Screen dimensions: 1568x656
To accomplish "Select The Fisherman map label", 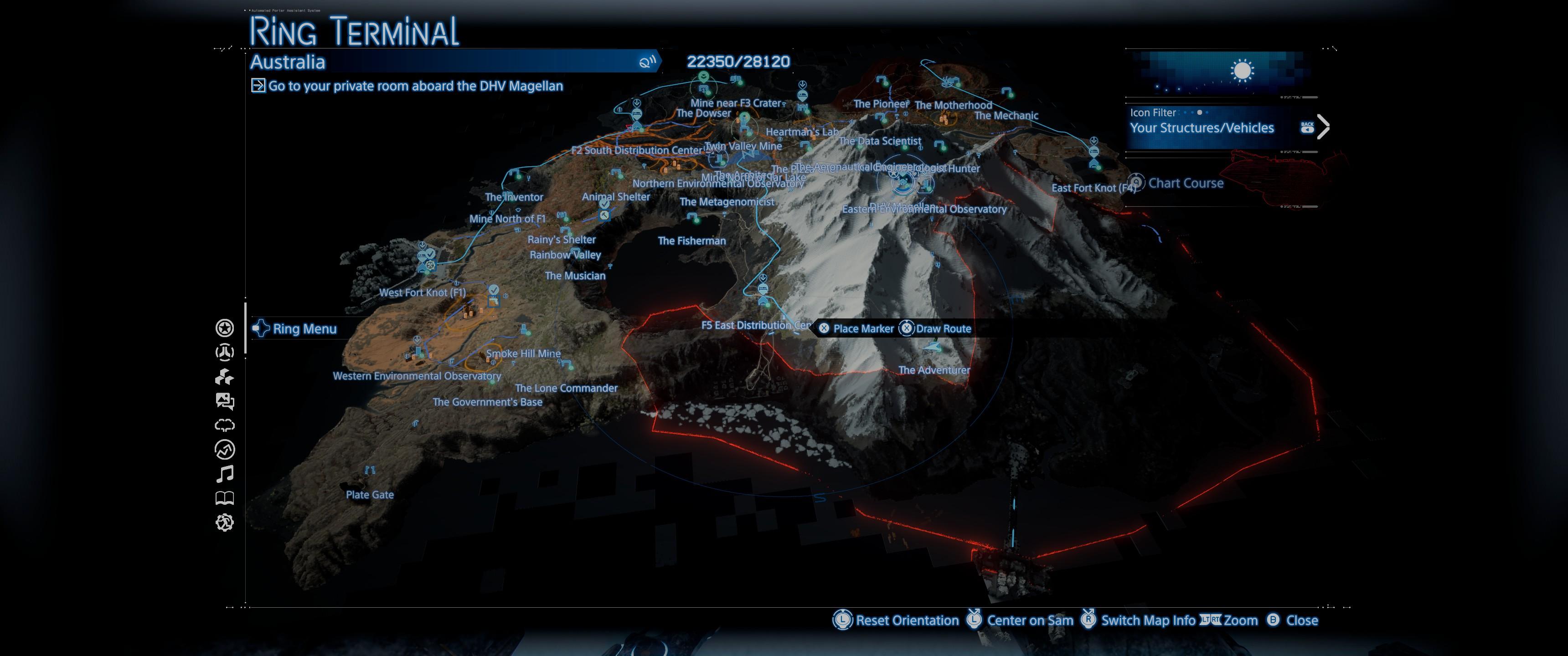I will coord(691,241).
